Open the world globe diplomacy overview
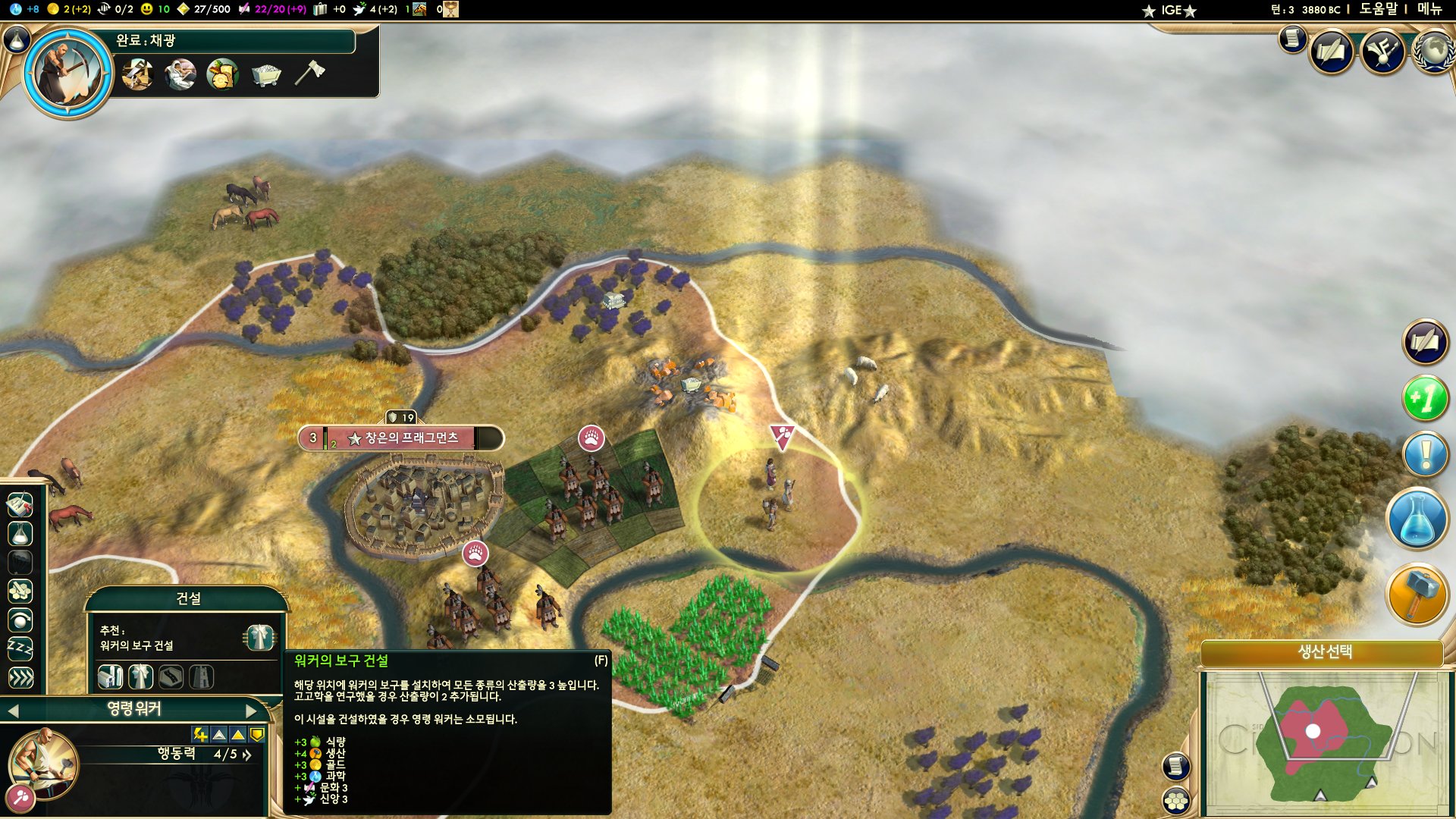 [1432, 52]
